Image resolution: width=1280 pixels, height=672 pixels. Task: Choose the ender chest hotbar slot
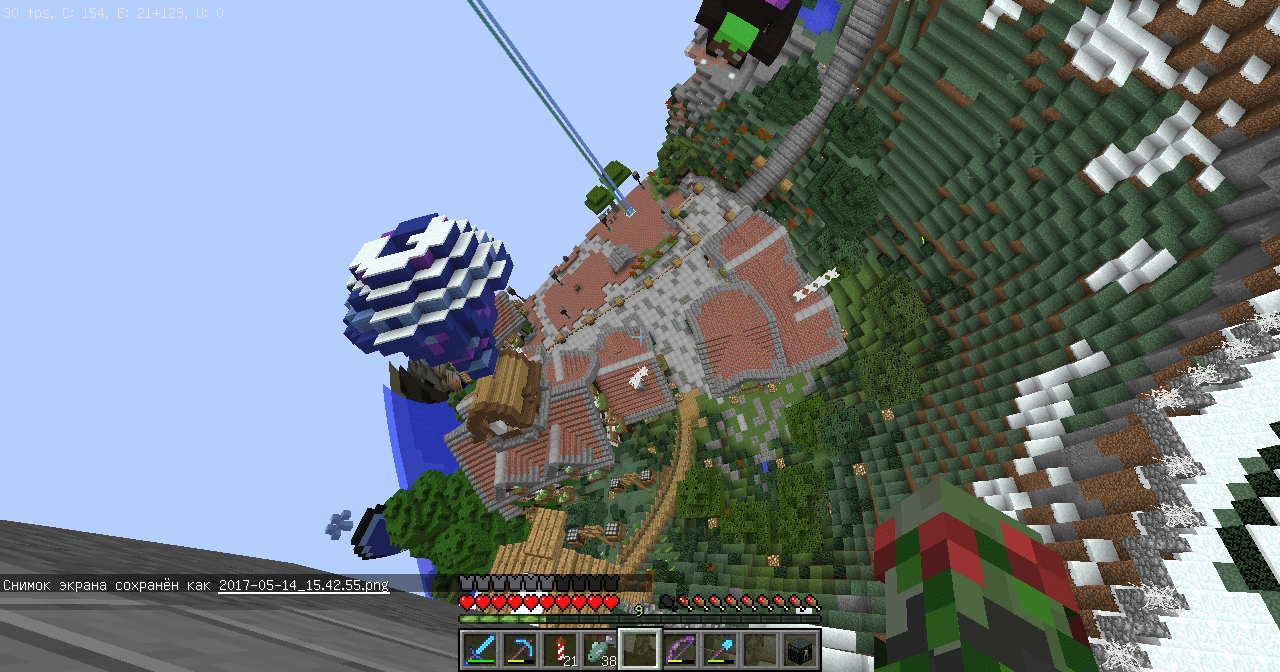pos(799,648)
